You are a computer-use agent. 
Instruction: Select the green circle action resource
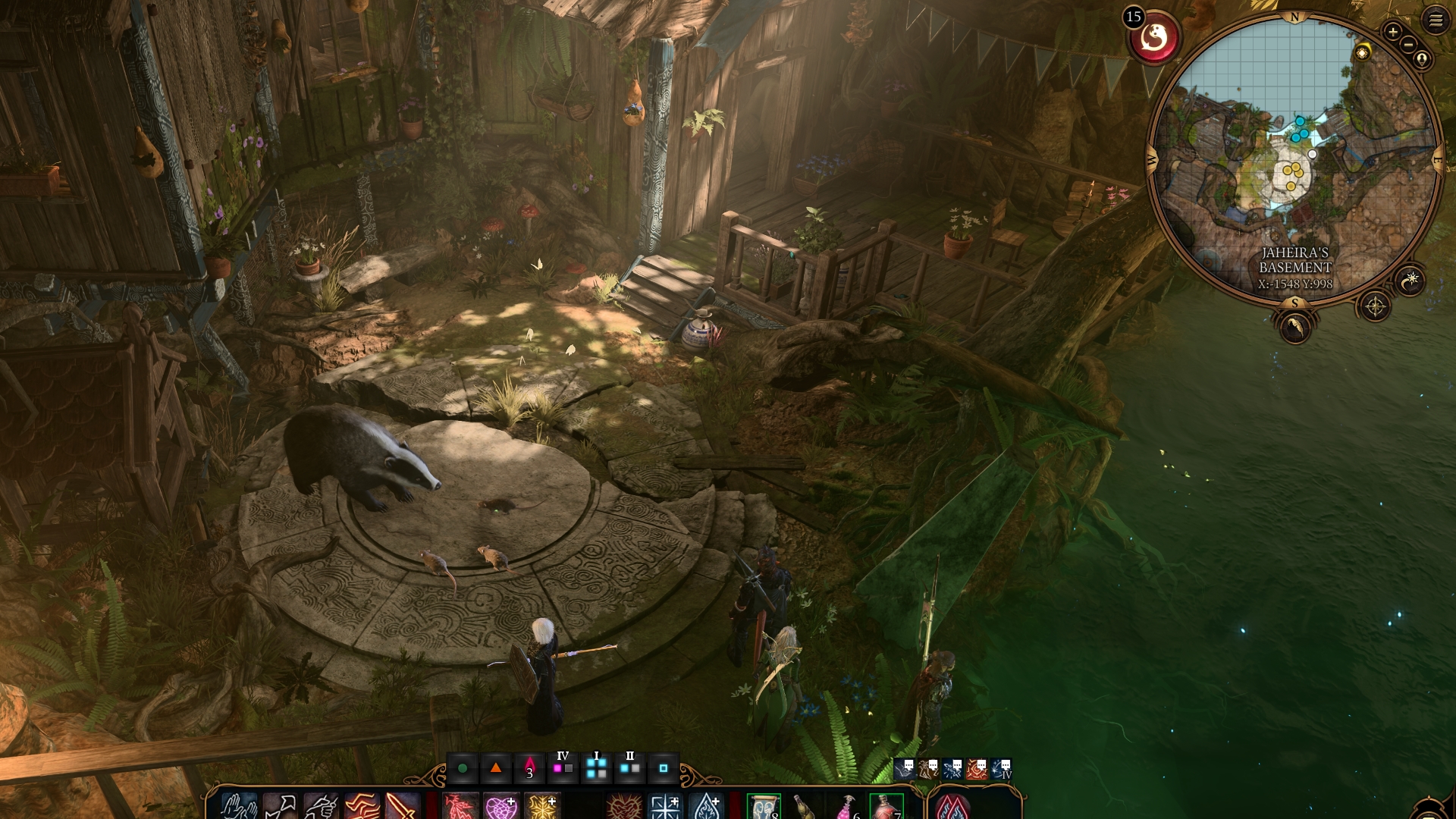click(463, 768)
